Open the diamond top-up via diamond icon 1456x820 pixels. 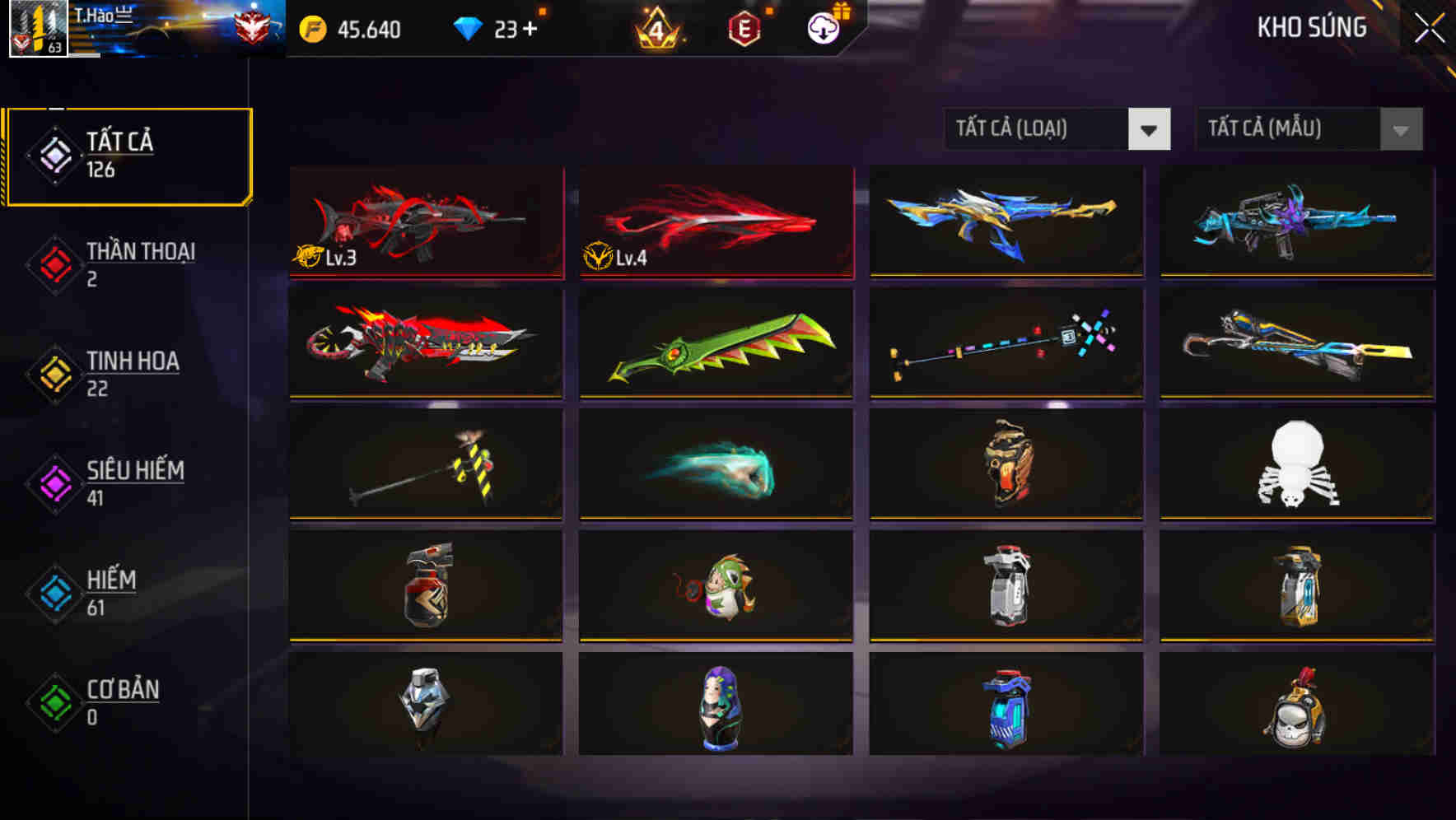[x=469, y=27]
